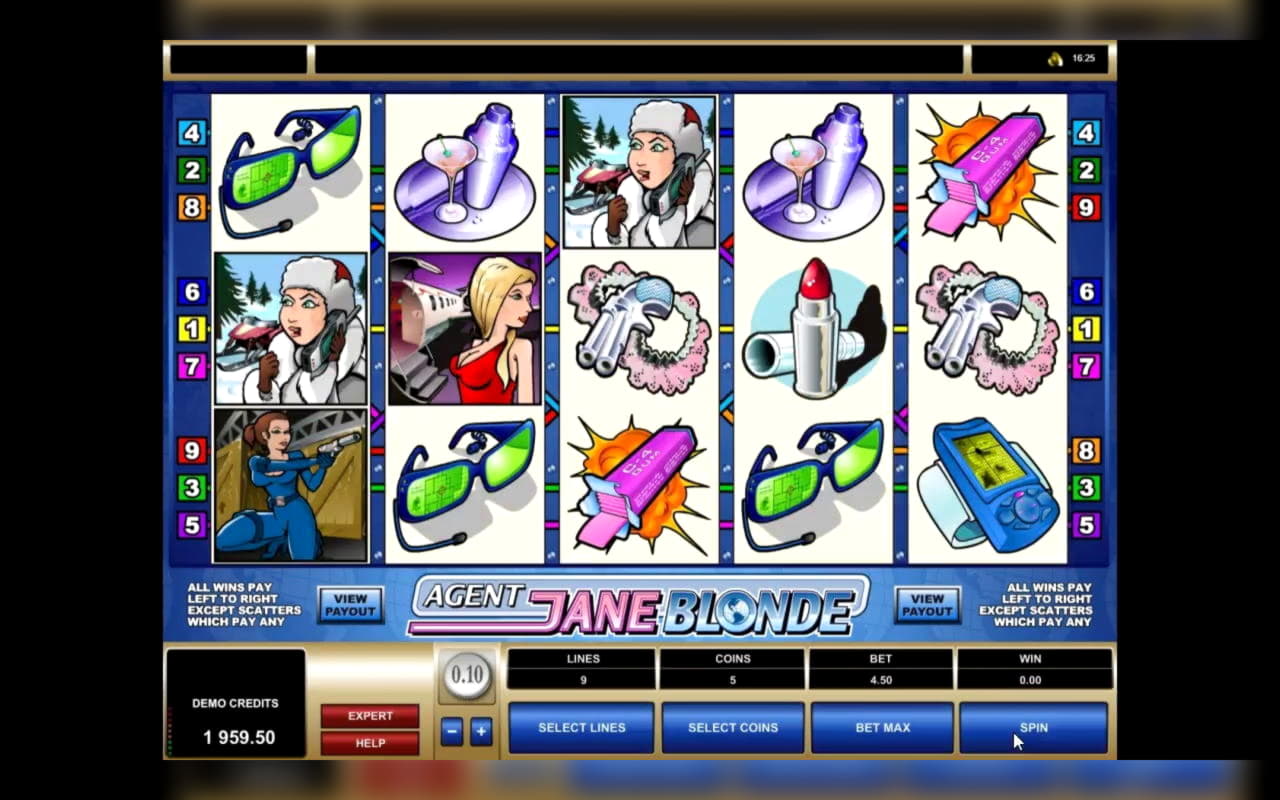
Task: Click the Bet Max button
Action: (882, 727)
